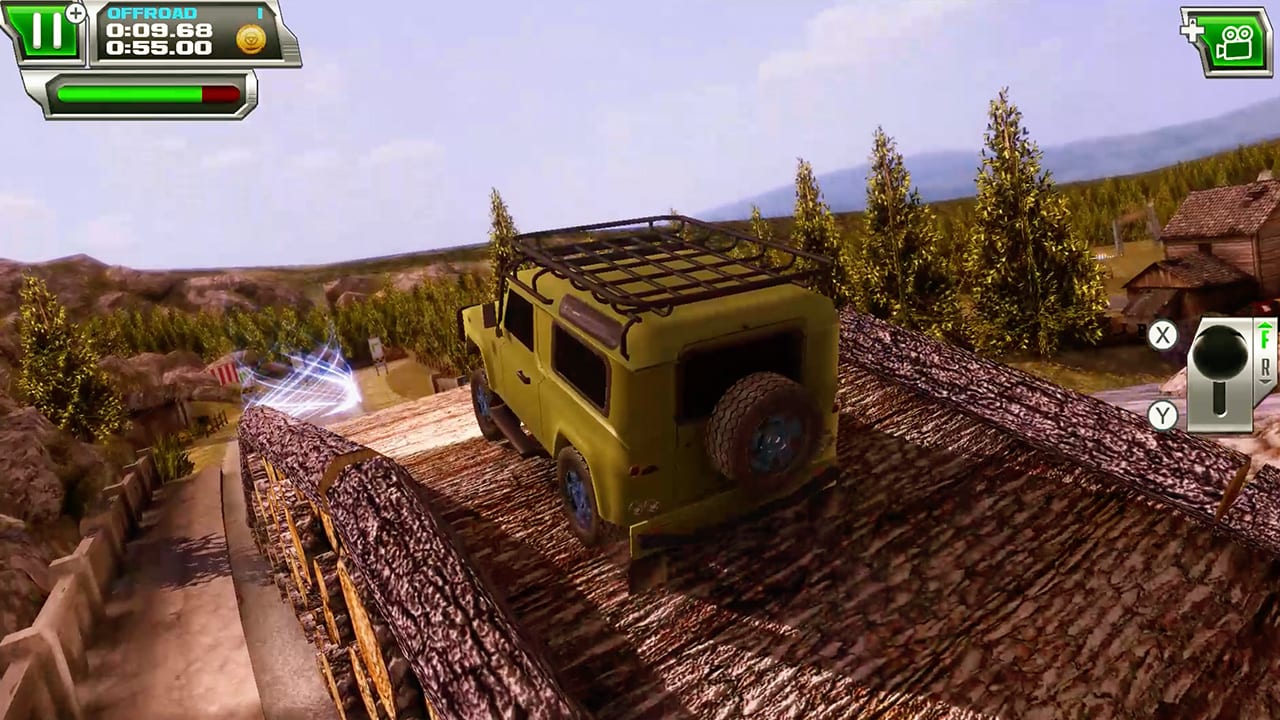Click the green fuel gauge bar

coord(130,94)
